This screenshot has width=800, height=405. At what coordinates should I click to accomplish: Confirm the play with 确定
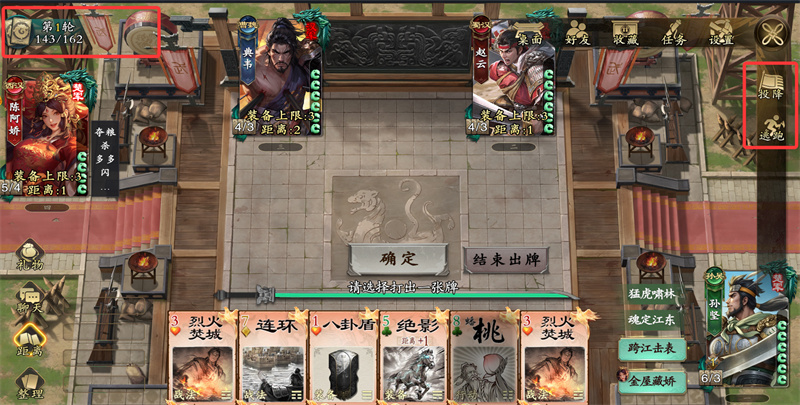pos(397,259)
